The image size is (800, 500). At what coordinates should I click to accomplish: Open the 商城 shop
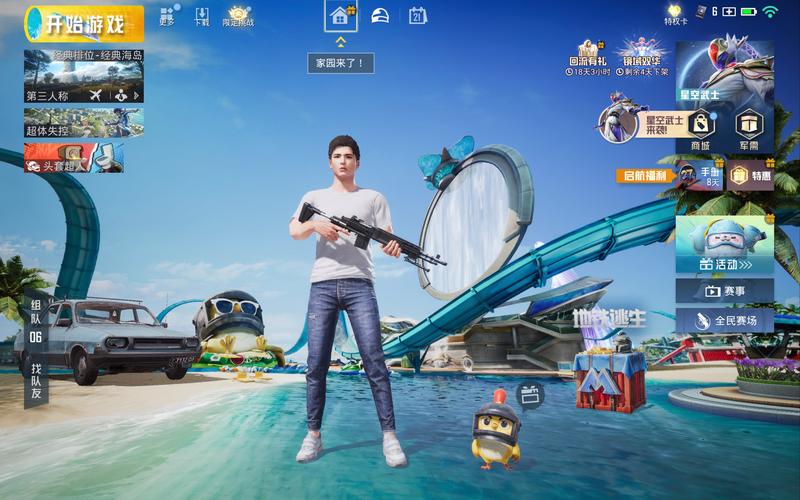tap(700, 130)
